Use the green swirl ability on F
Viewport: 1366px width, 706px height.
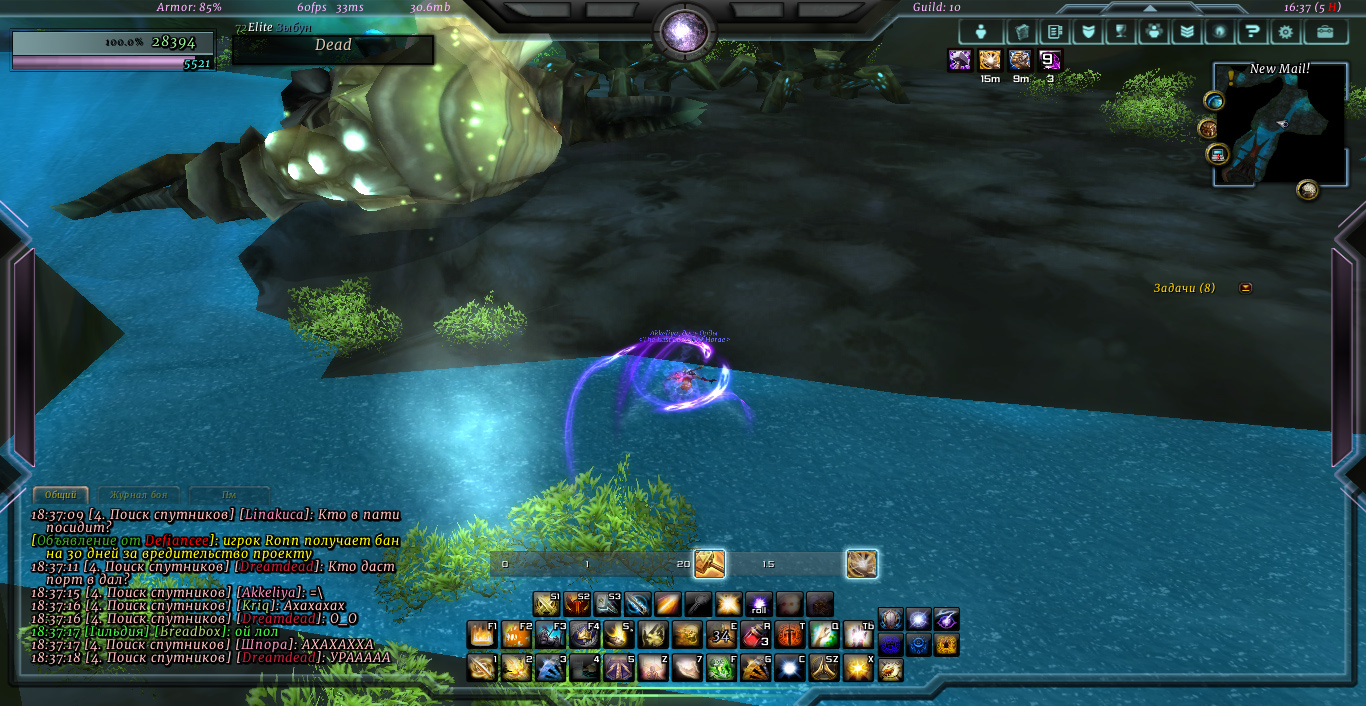(x=721, y=667)
